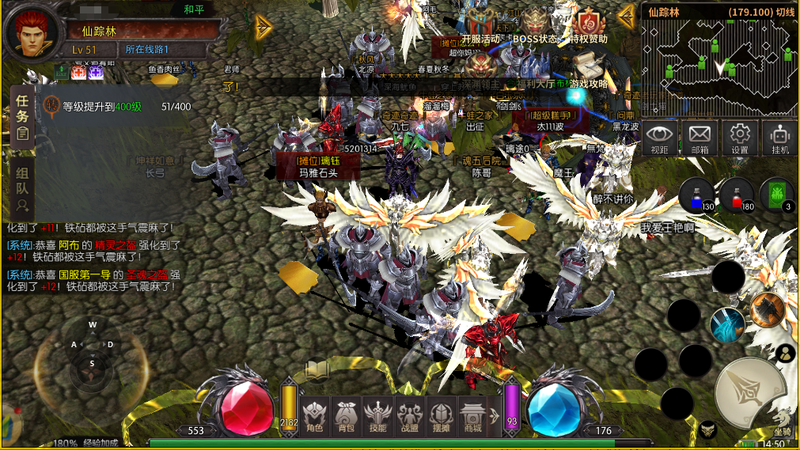The image size is (800, 450).
Task: Open the 商城 shop
Action: tap(473, 413)
